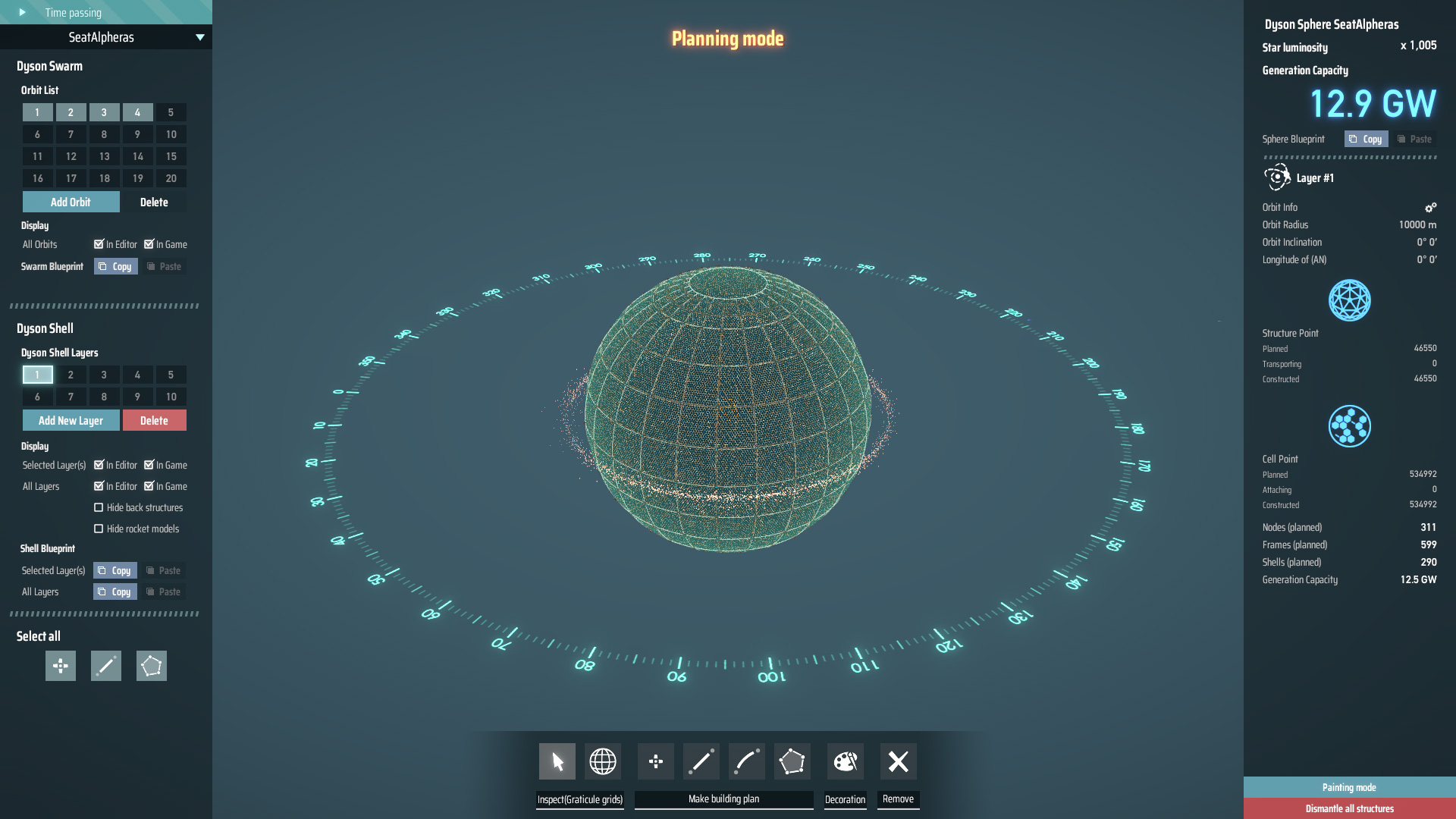Switch to Painting mode
This screenshot has width=1456, height=819.
(1349, 787)
